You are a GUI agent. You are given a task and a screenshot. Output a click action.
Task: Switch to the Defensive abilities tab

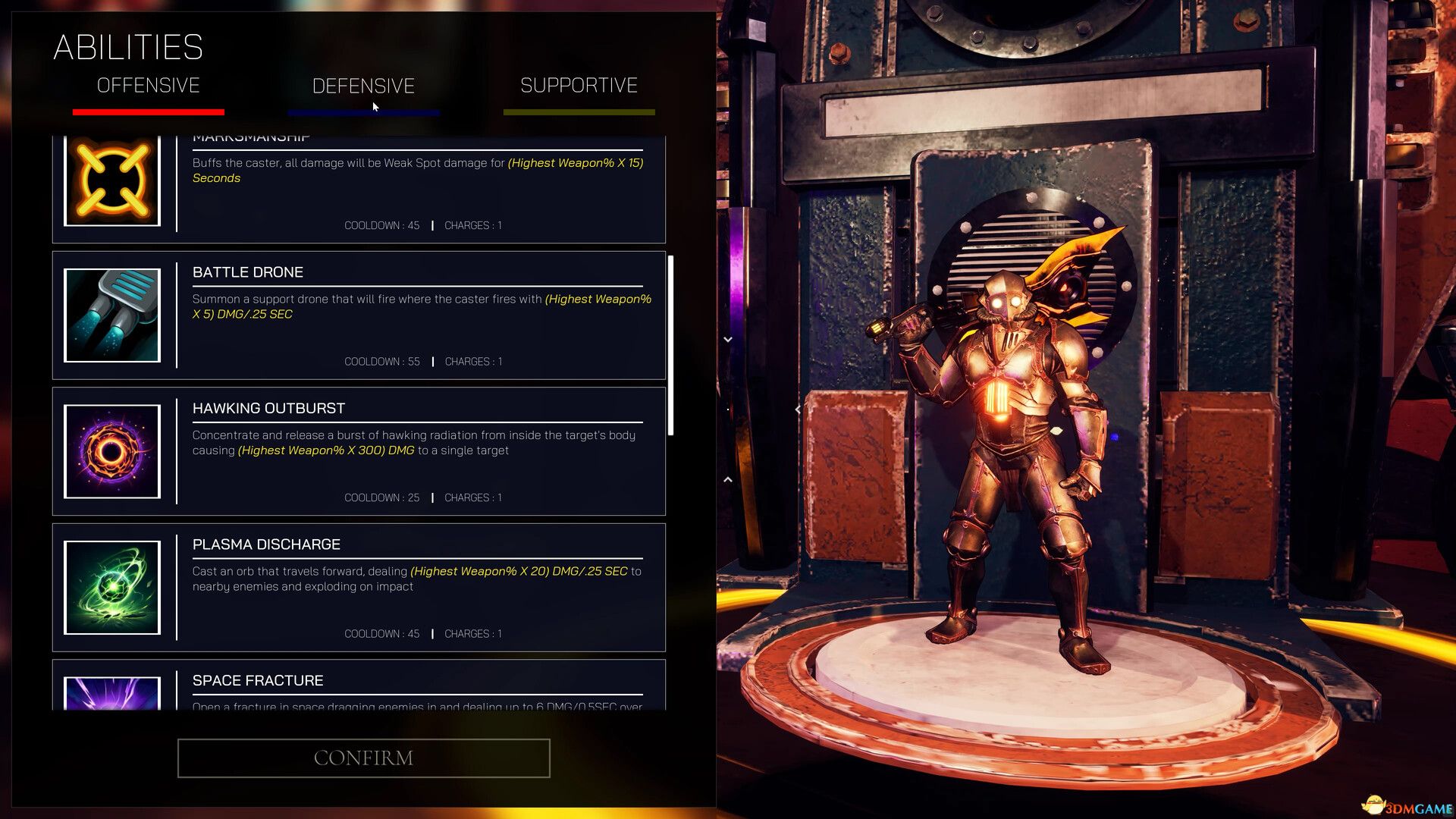[362, 86]
